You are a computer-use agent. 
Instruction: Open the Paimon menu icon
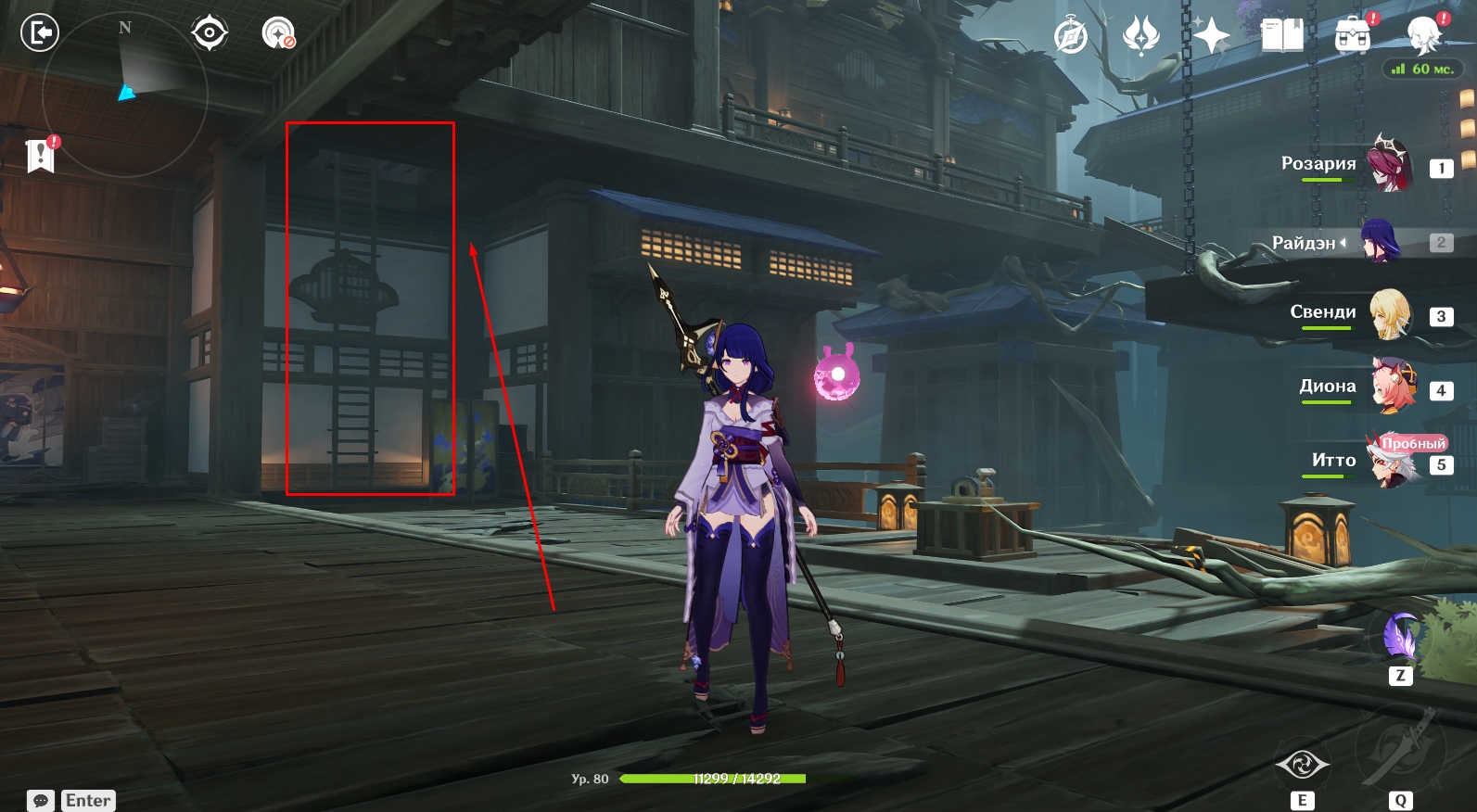coord(1423,37)
